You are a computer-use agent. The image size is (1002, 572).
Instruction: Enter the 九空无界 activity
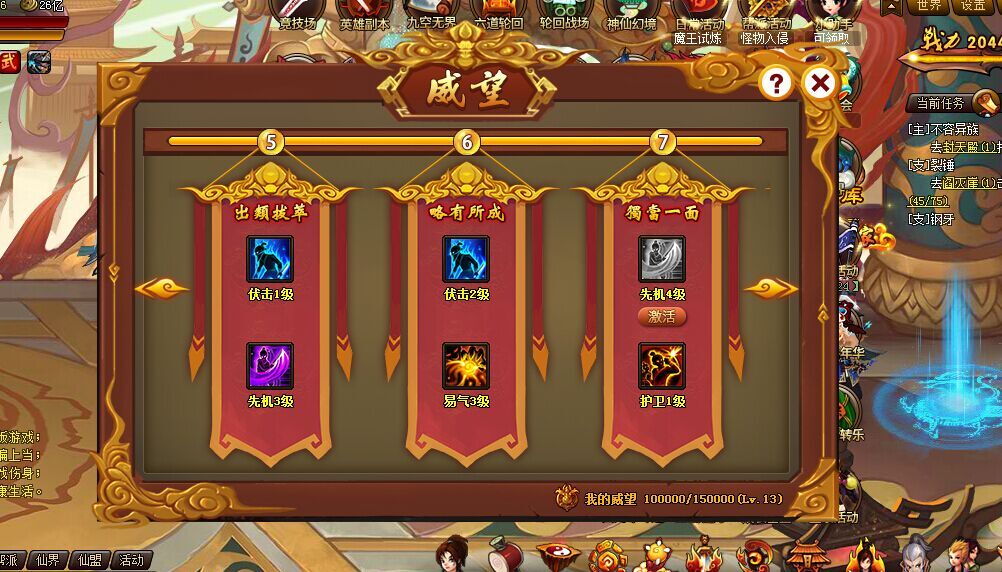click(431, 14)
